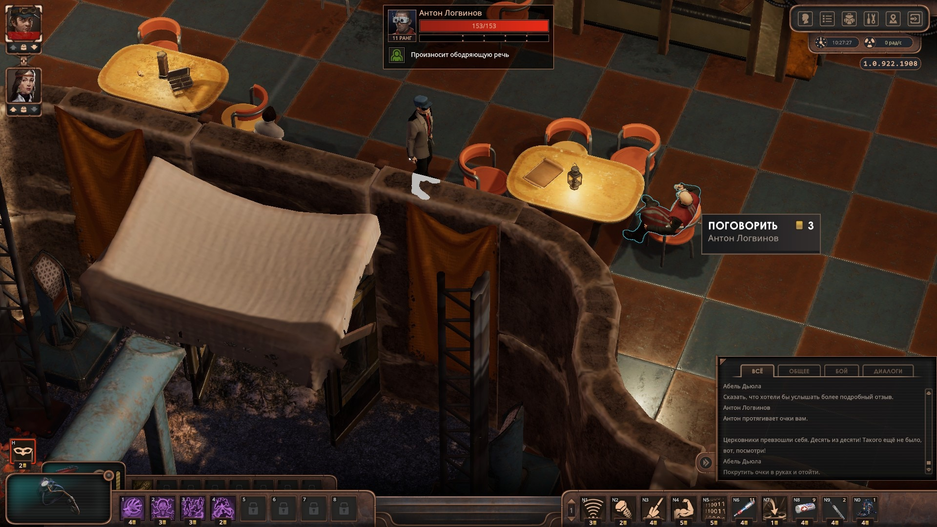Screen dimensions: 937x527
Task: Open the character sheet head icon
Action: (806, 18)
